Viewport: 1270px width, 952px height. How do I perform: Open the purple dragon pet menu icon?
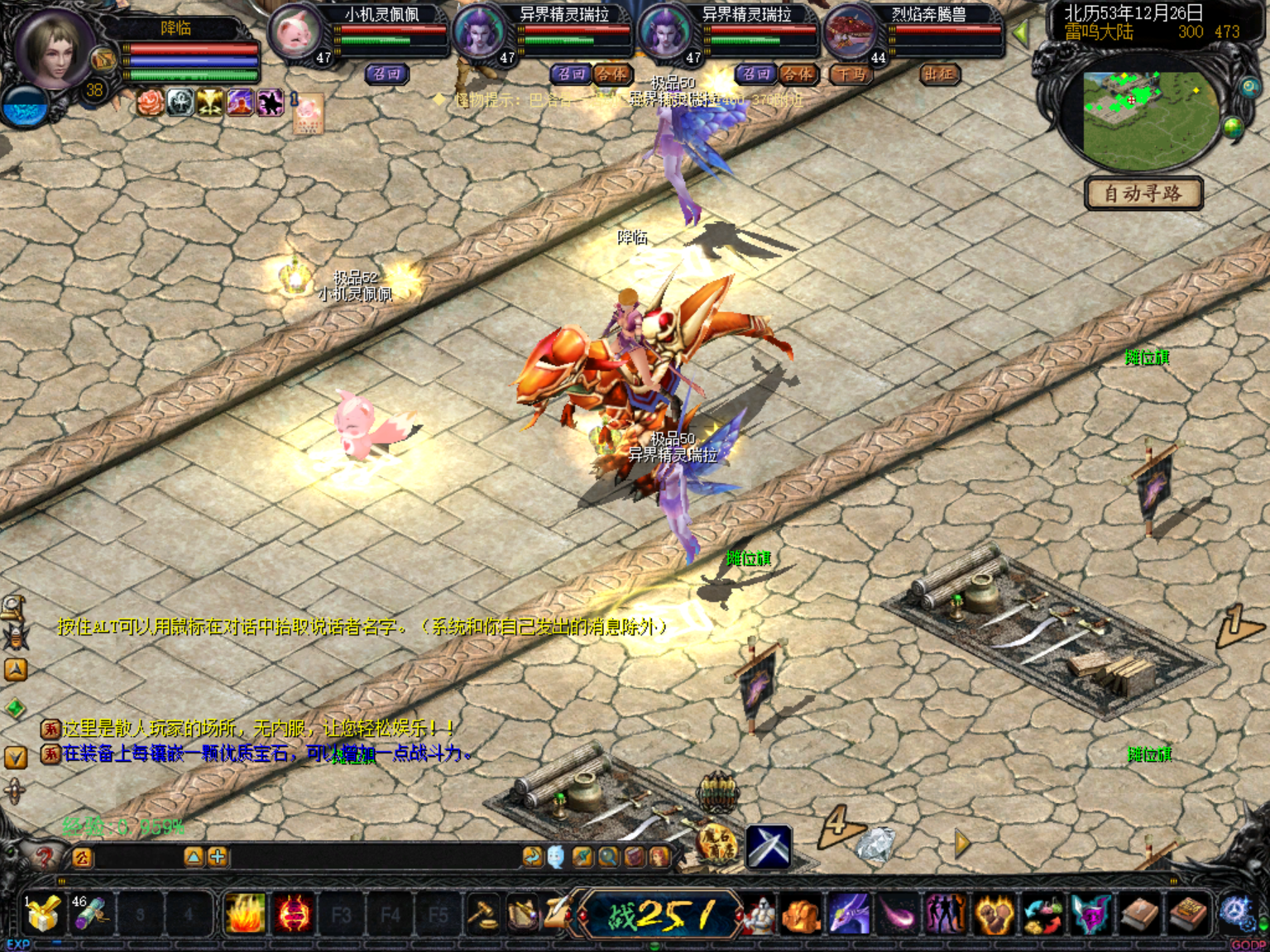click(849, 916)
